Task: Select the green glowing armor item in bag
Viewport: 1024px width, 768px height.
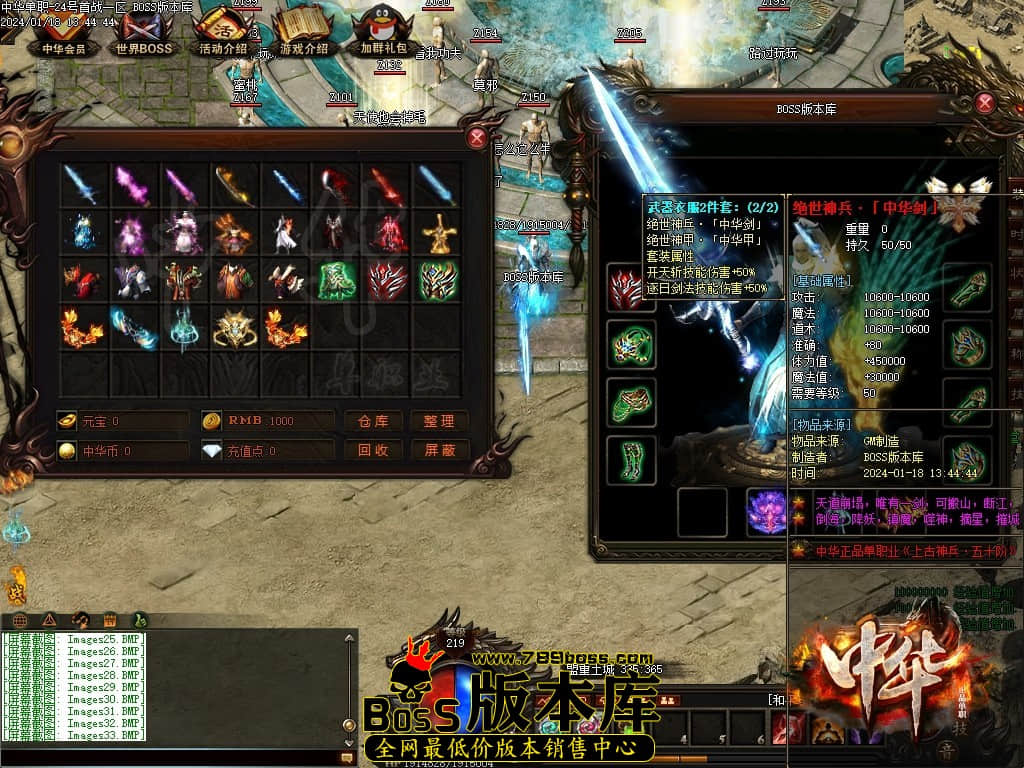Action: pyautogui.click(x=336, y=281)
